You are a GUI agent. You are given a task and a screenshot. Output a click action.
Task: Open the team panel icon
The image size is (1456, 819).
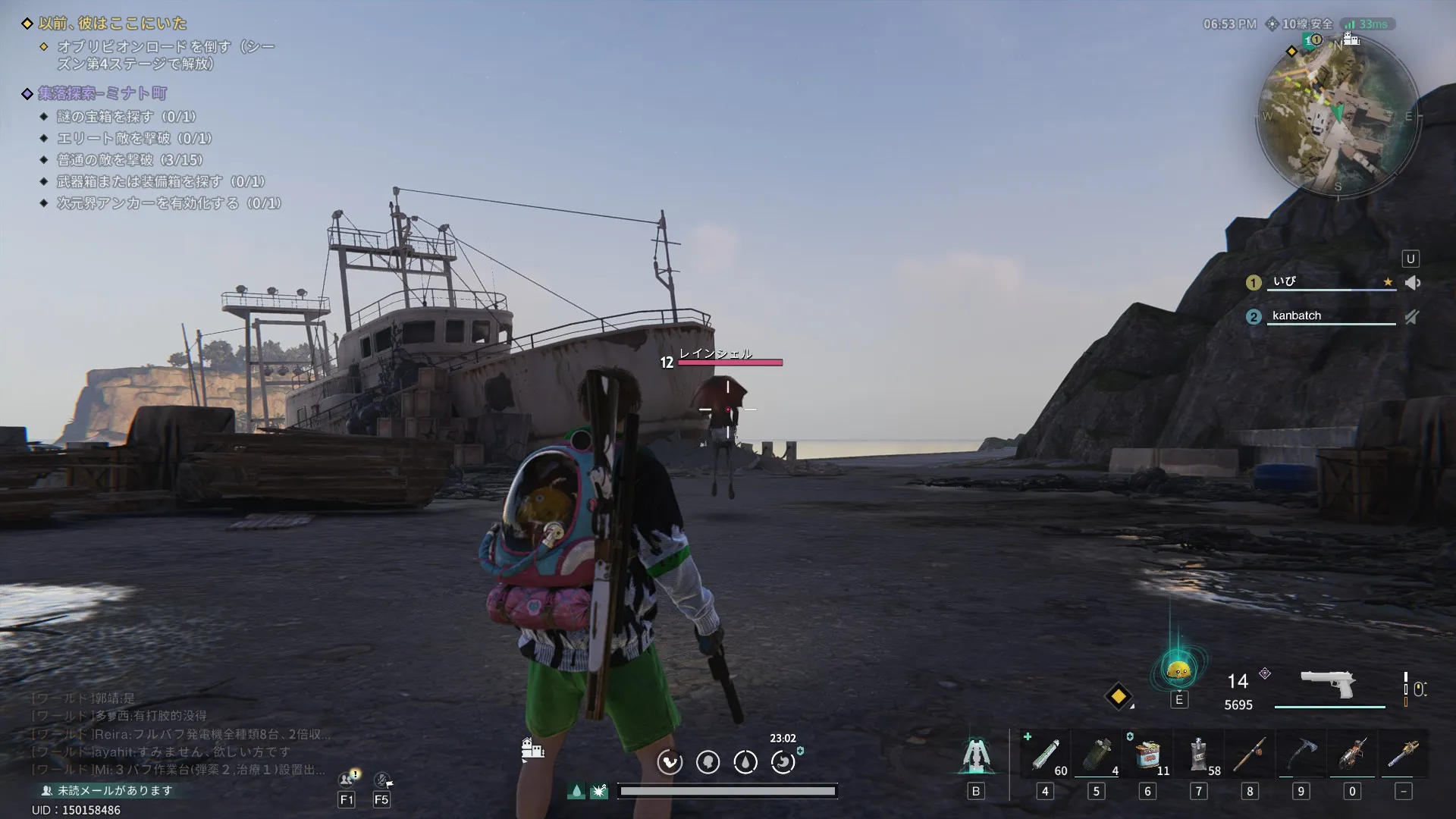[x=347, y=780]
